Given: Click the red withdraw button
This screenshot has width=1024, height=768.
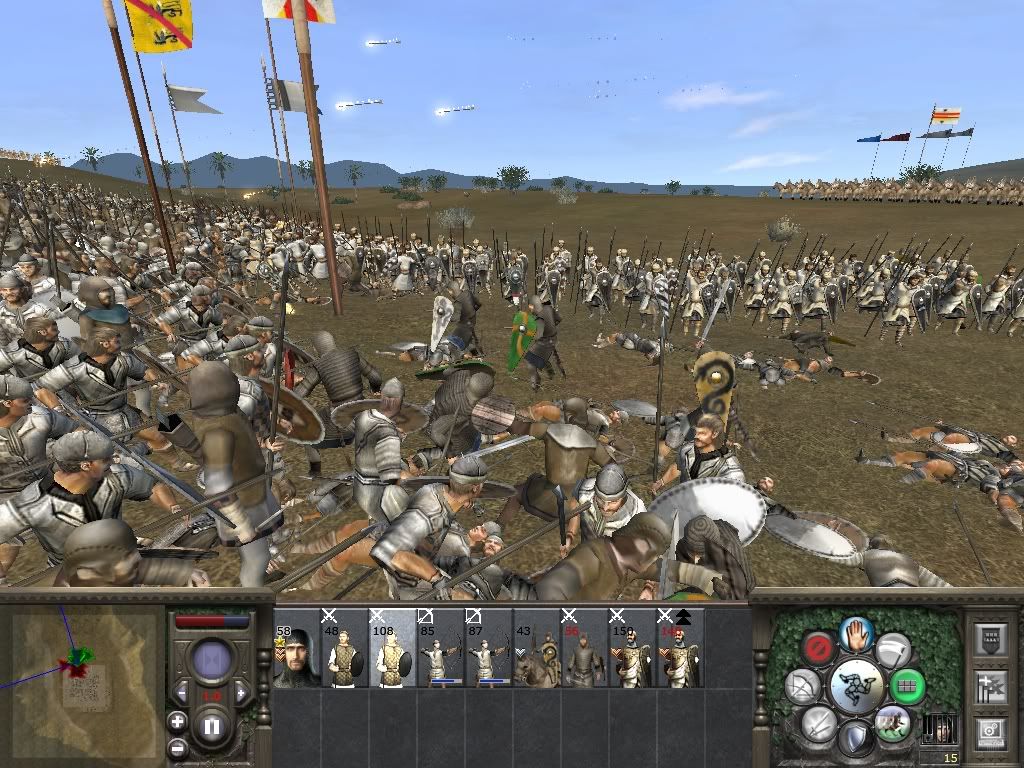Looking at the screenshot, I should (821, 648).
